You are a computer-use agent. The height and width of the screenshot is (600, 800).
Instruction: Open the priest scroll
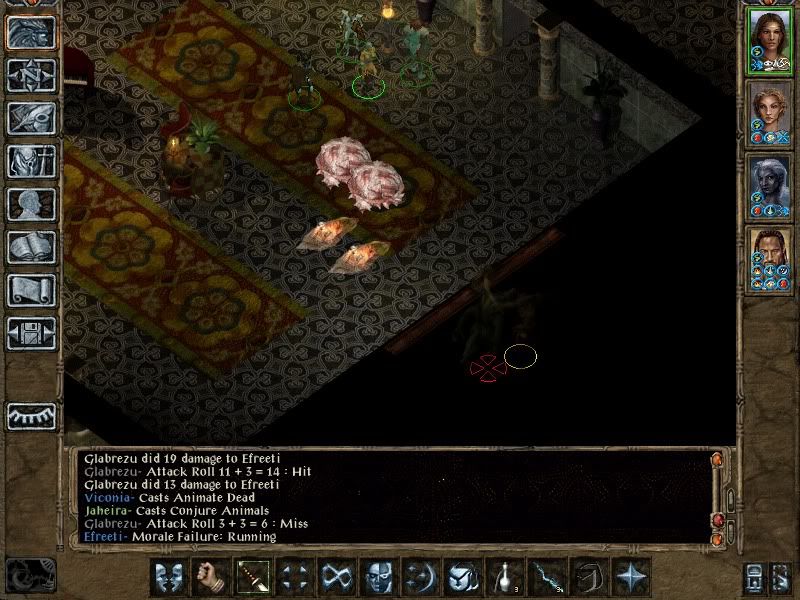(x=31, y=290)
